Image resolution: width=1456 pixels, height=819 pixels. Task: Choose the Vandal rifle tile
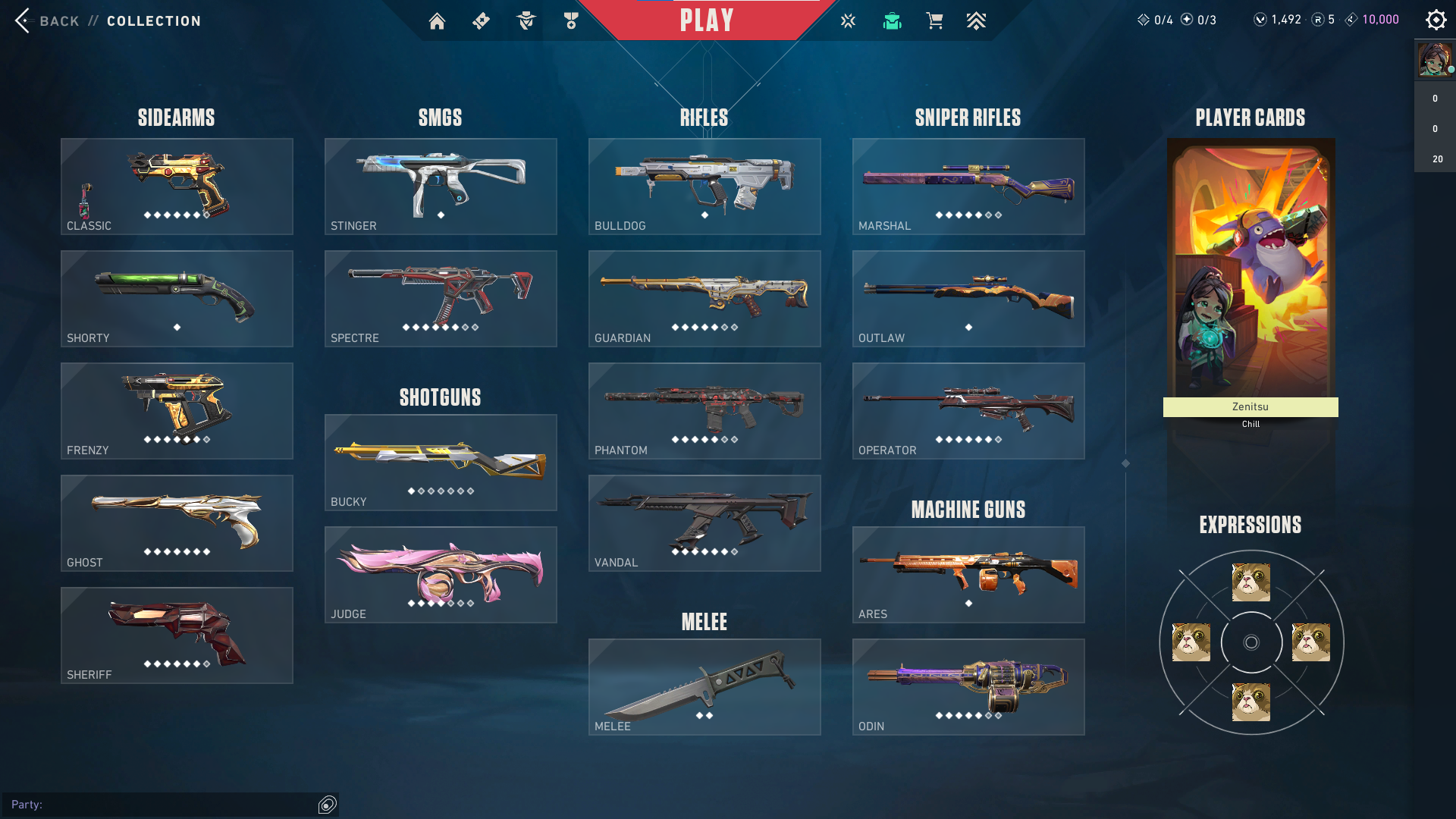(x=704, y=523)
